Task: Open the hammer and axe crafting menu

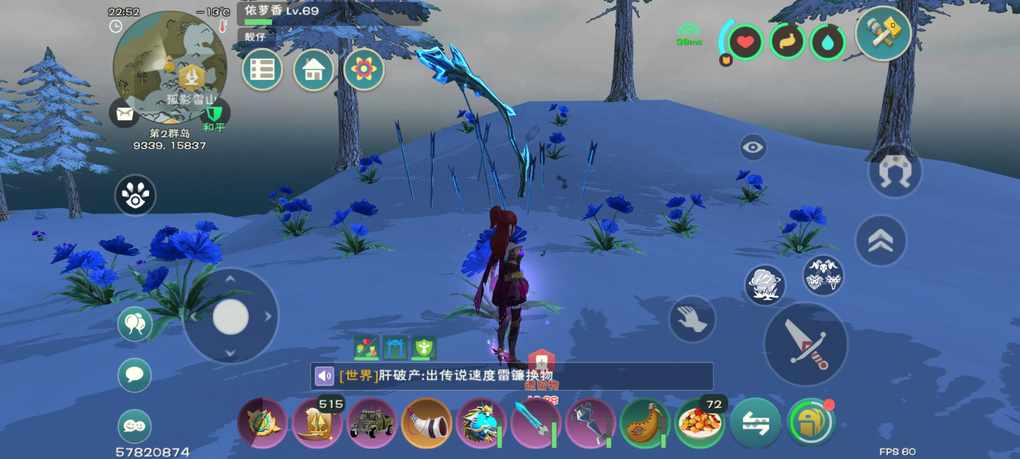Action: coord(883,34)
